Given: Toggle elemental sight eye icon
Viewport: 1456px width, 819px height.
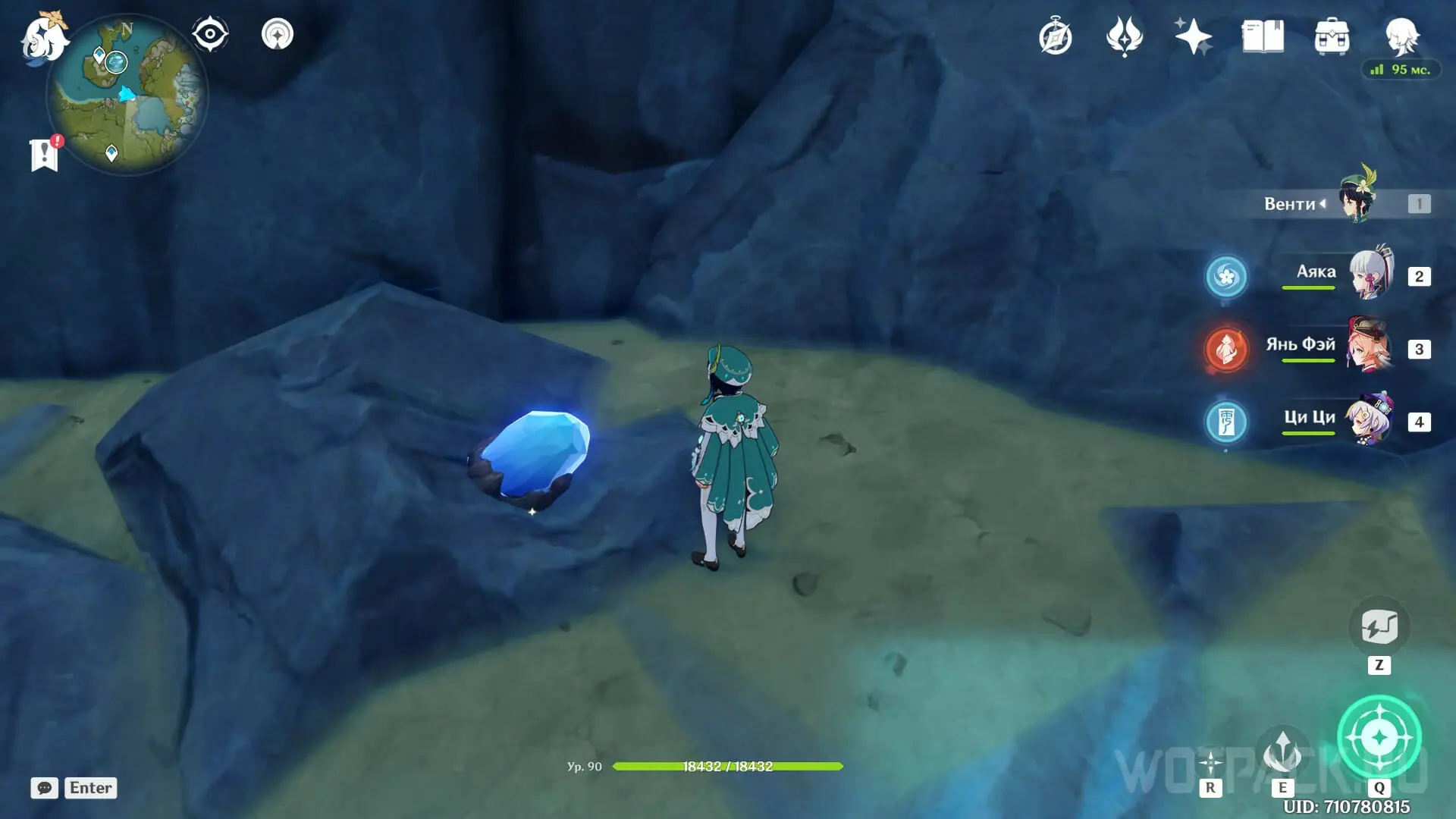Looking at the screenshot, I should click(210, 34).
